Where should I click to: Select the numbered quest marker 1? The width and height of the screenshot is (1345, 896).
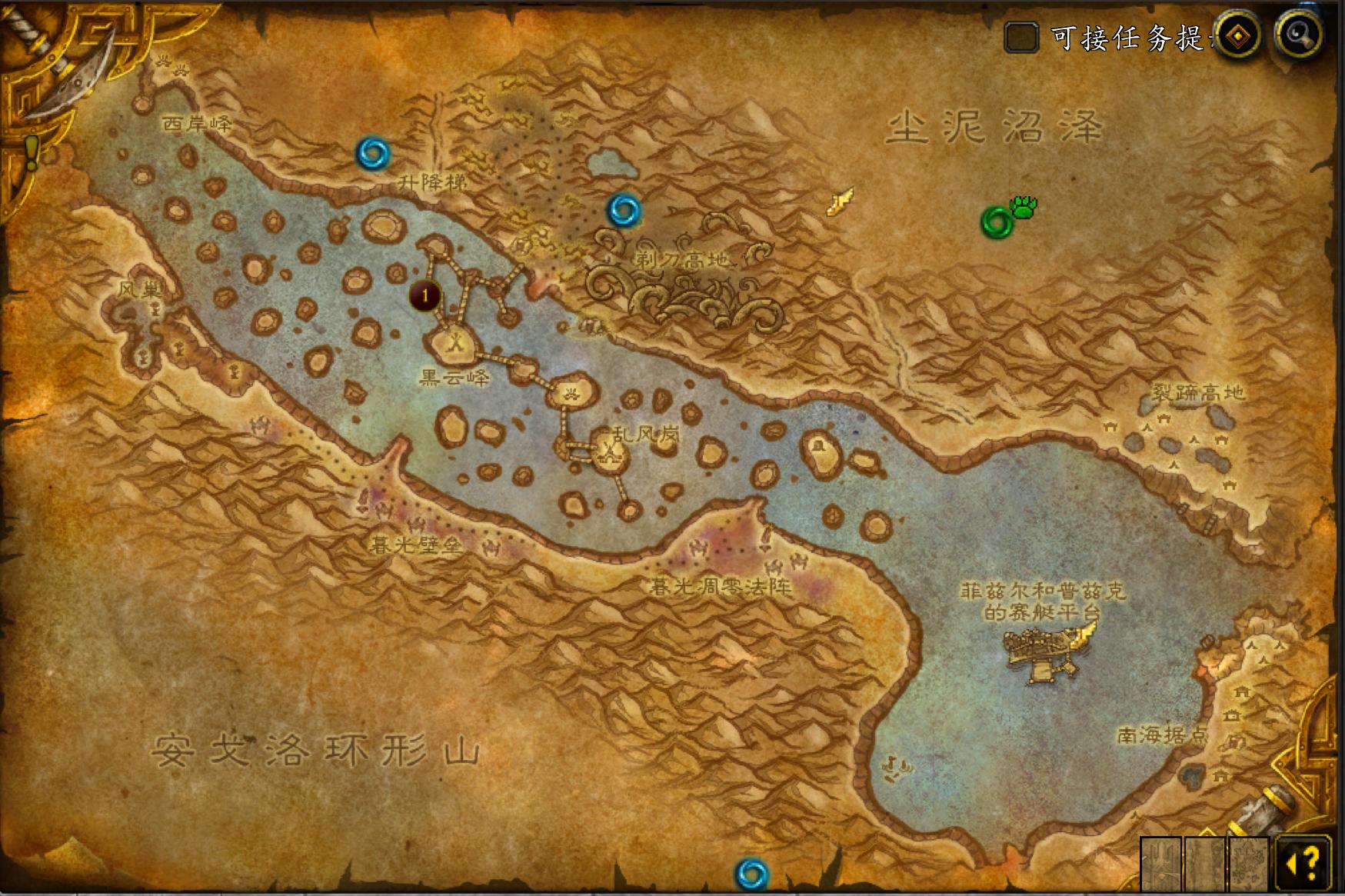(424, 295)
